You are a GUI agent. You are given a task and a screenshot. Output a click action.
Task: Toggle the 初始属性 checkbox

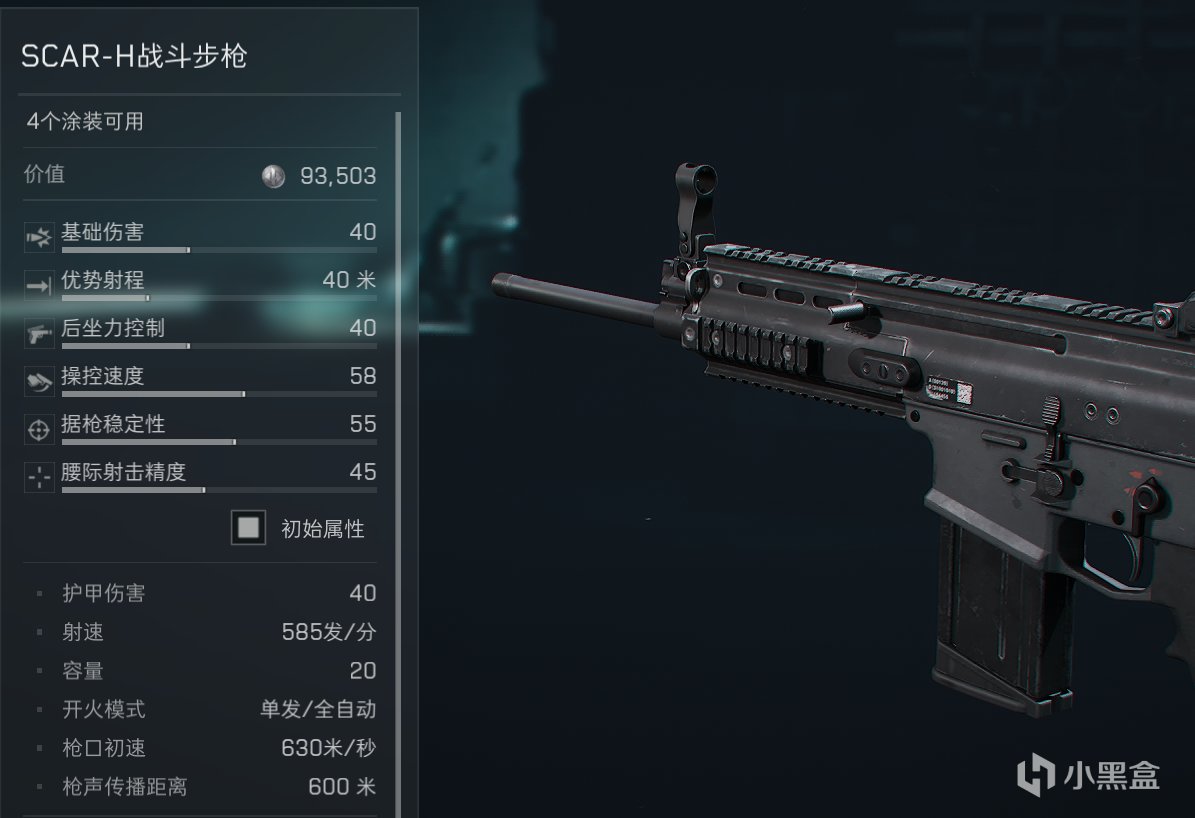pyautogui.click(x=248, y=528)
